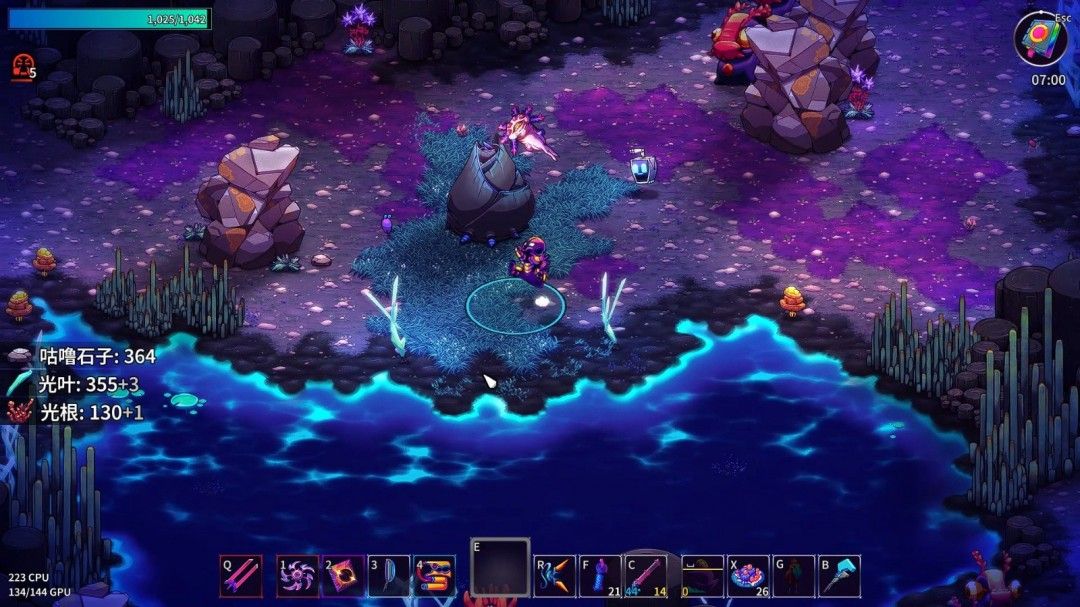The width and height of the screenshot is (1080, 607).
Task: Use the berry dish consumable in slot X
Action: pos(748,576)
